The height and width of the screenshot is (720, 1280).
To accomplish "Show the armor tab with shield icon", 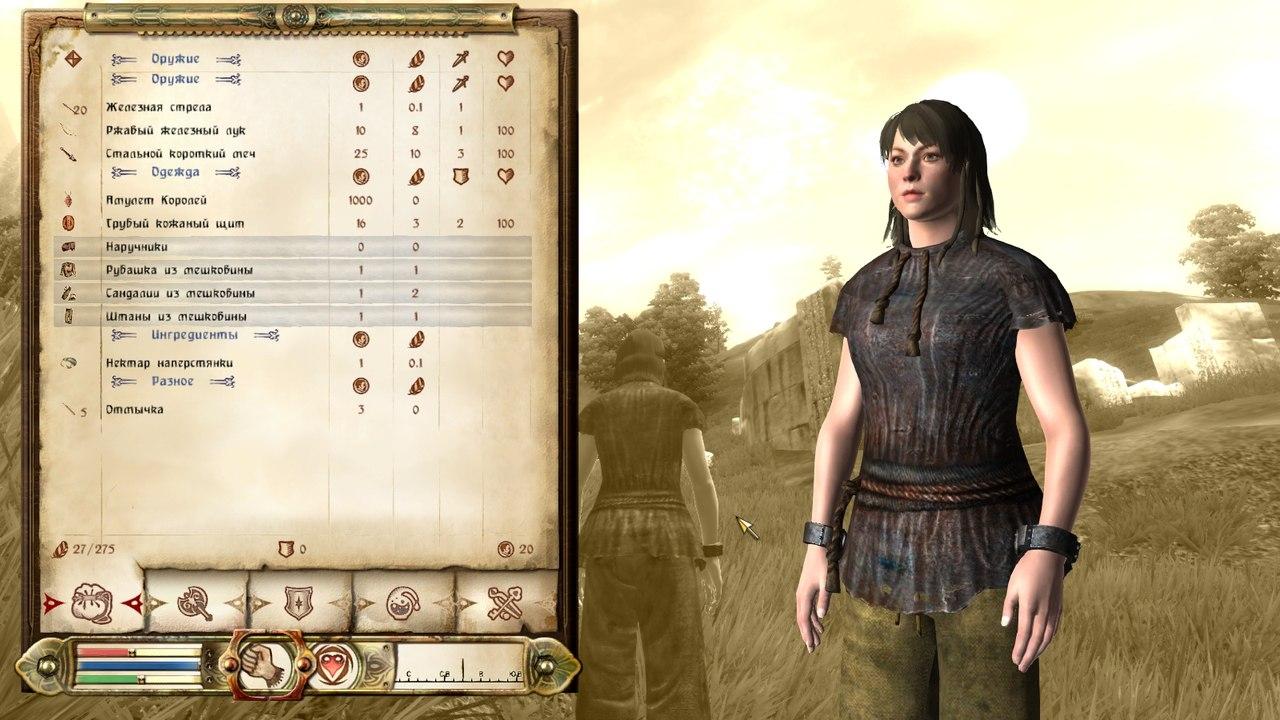I will pyautogui.click(x=299, y=603).
